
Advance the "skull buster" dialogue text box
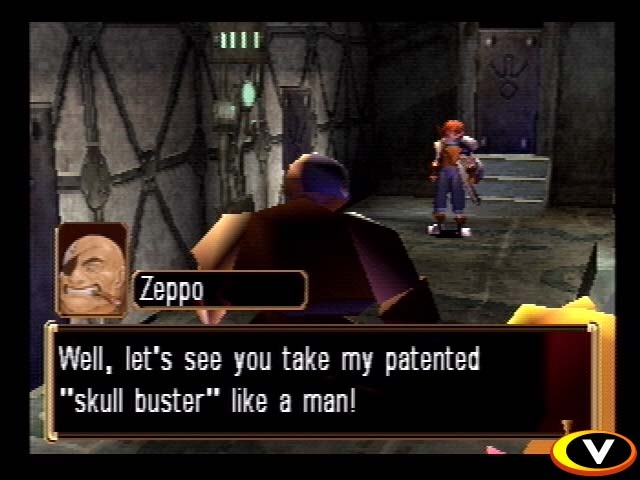(320, 381)
